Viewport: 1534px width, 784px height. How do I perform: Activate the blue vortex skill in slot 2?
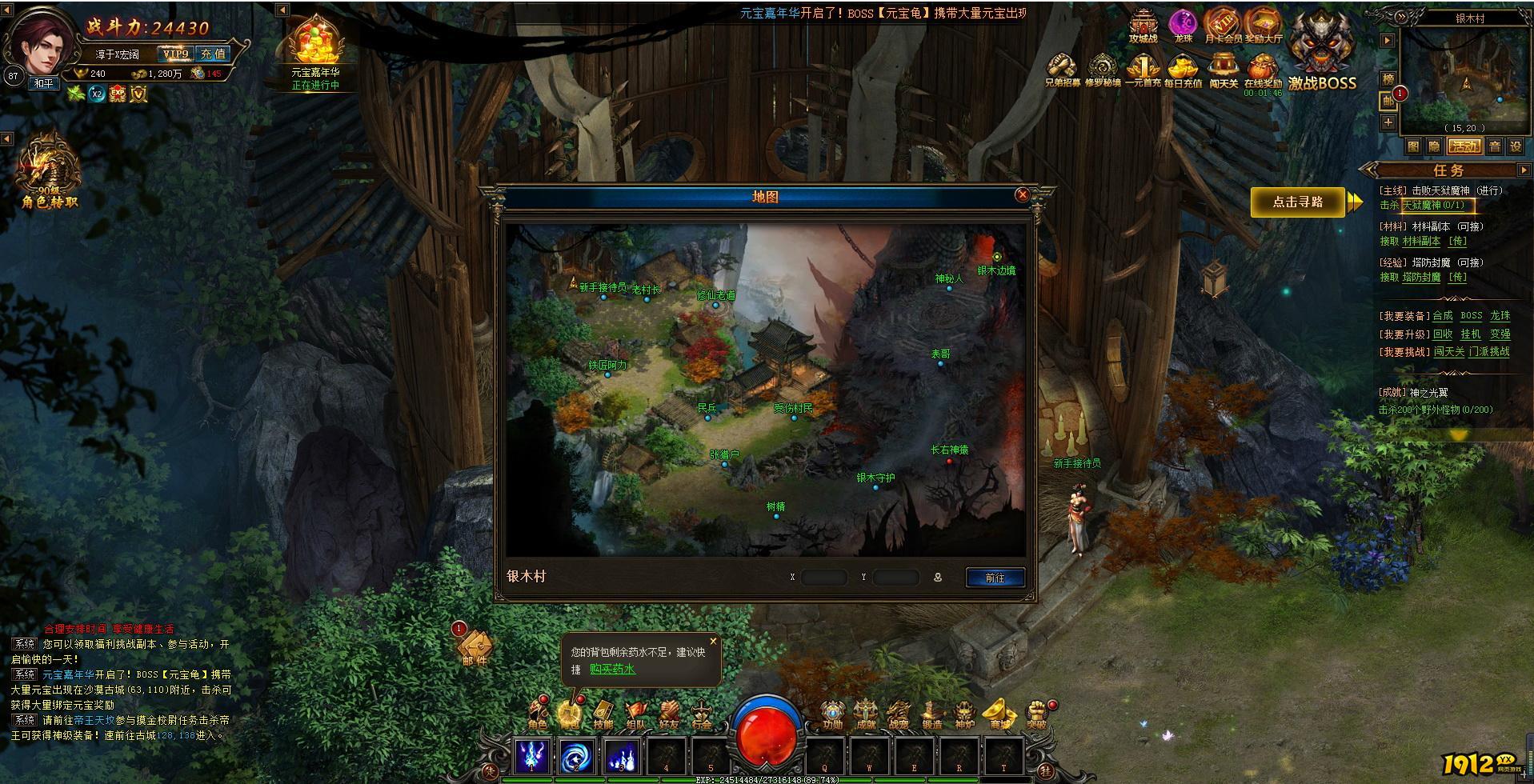pos(576,755)
